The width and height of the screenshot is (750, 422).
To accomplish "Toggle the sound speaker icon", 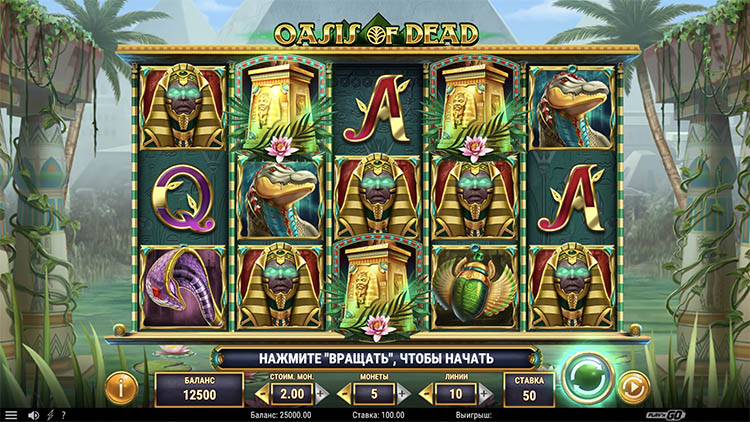I will click(33, 414).
